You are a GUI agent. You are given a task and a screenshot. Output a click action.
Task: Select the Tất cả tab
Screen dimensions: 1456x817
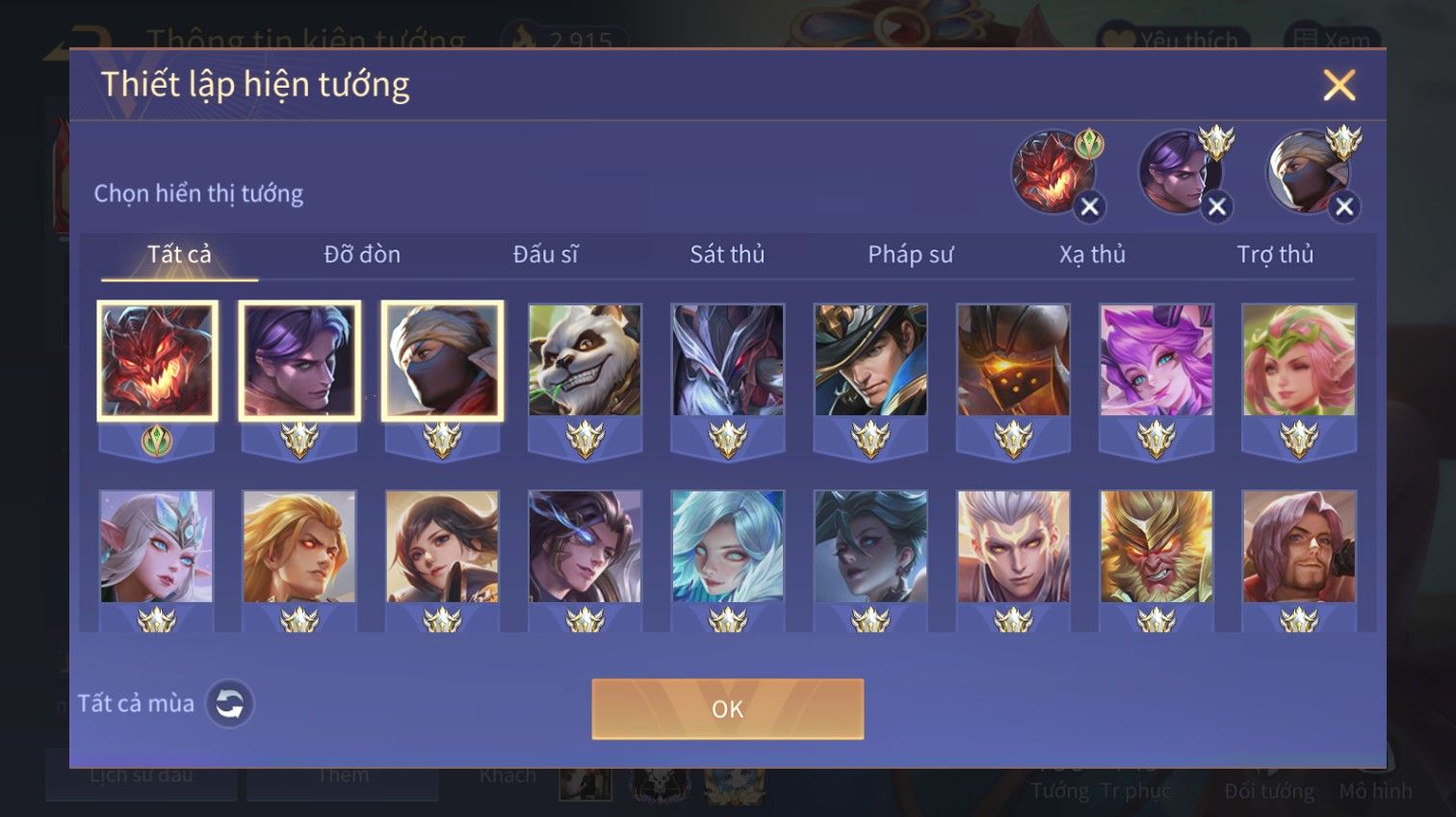(x=179, y=254)
